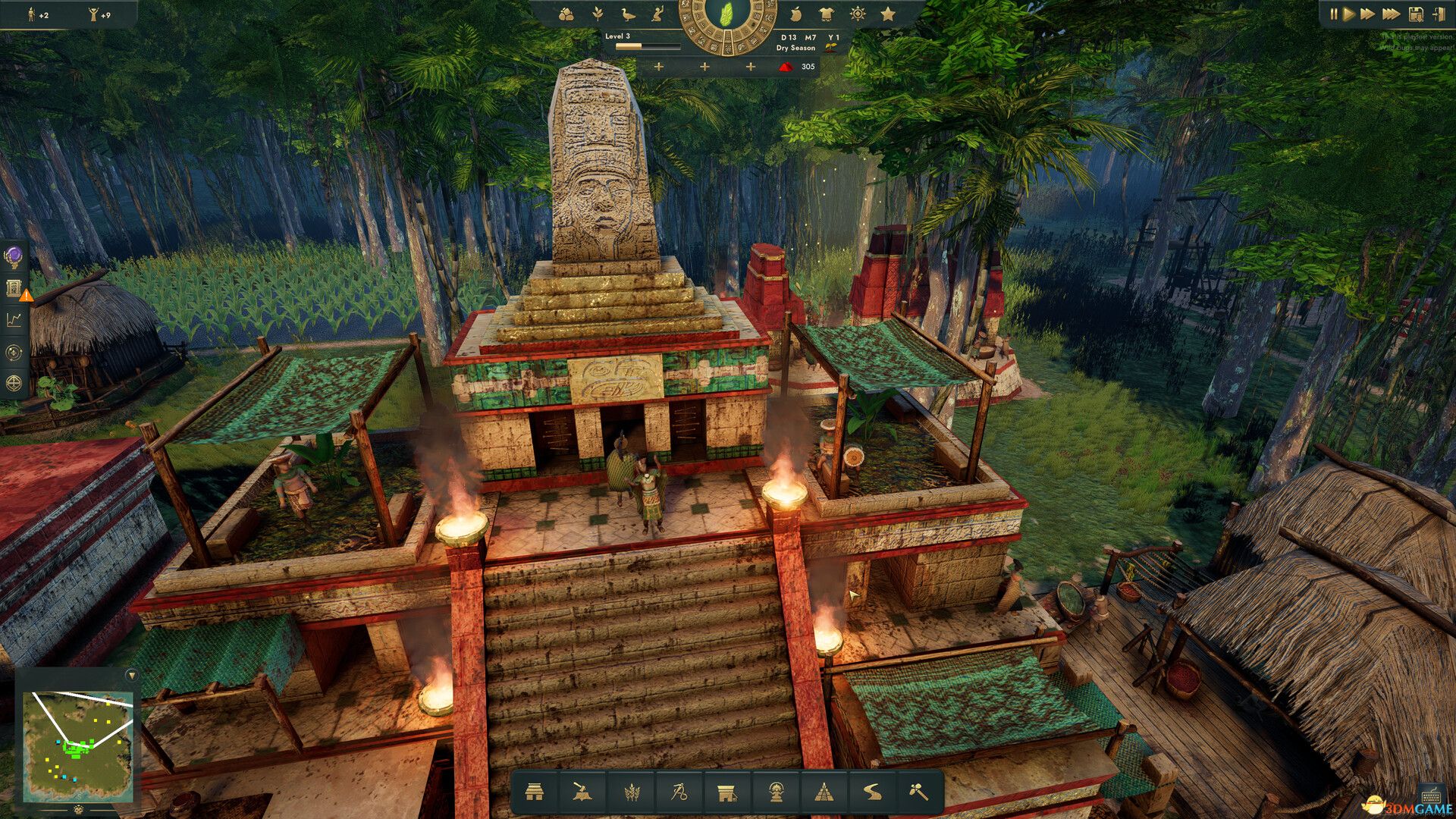Check food supplies via the apple icon
Viewport: 1456px width, 819px height.
pyautogui.click(x=795, y=14)
